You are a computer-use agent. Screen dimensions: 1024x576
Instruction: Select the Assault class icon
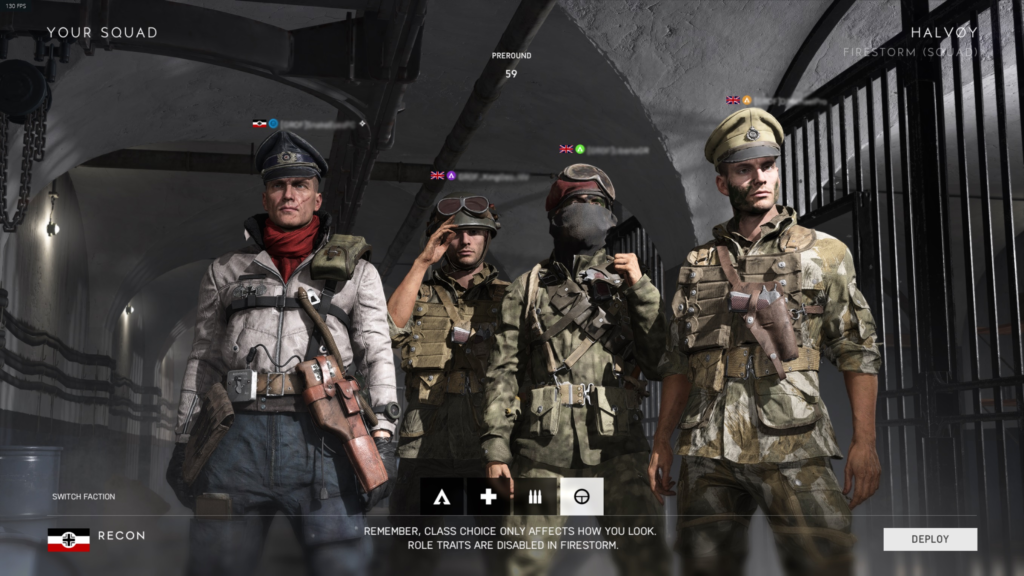coord(441,496)
